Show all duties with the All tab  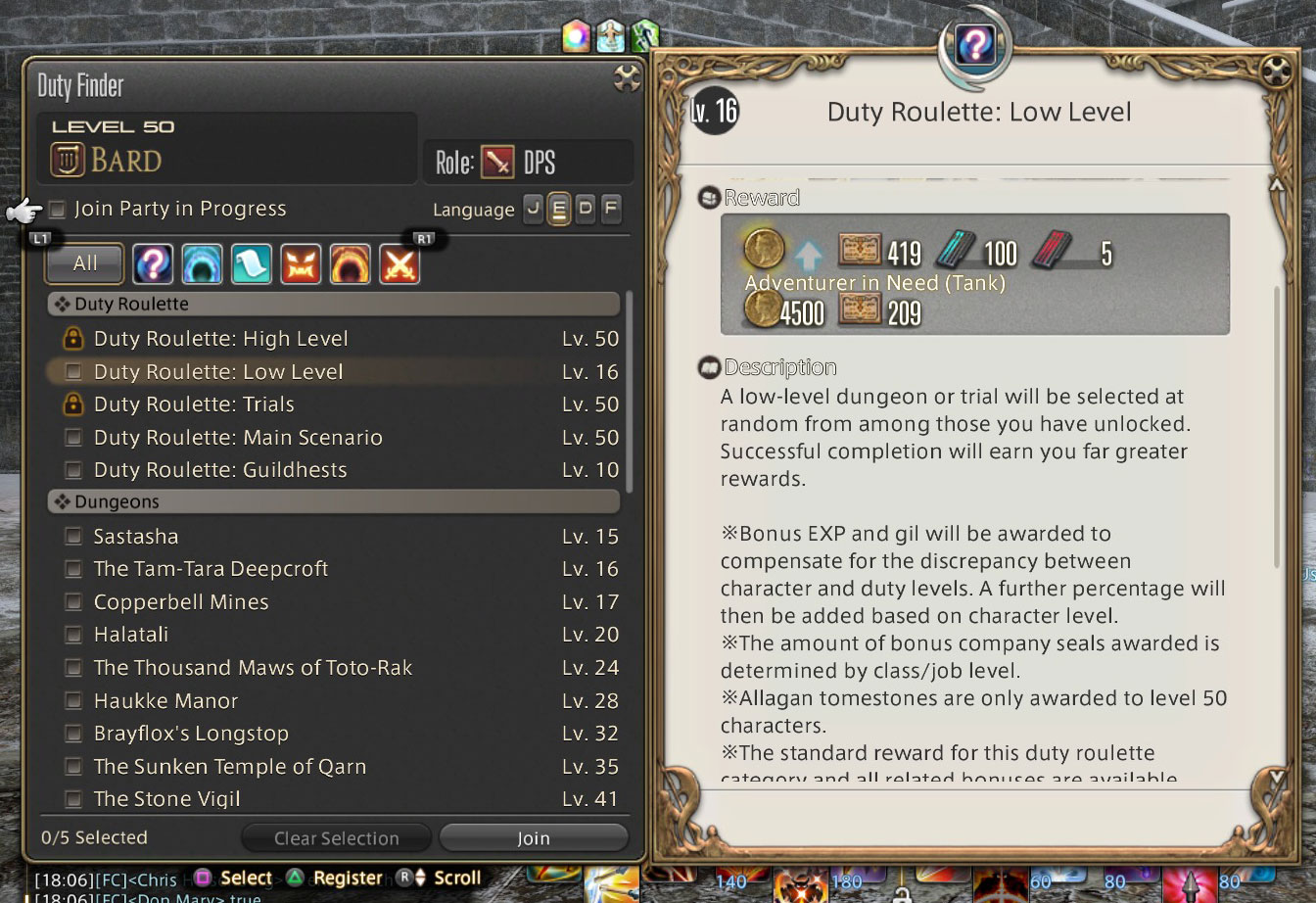[85, 263]
